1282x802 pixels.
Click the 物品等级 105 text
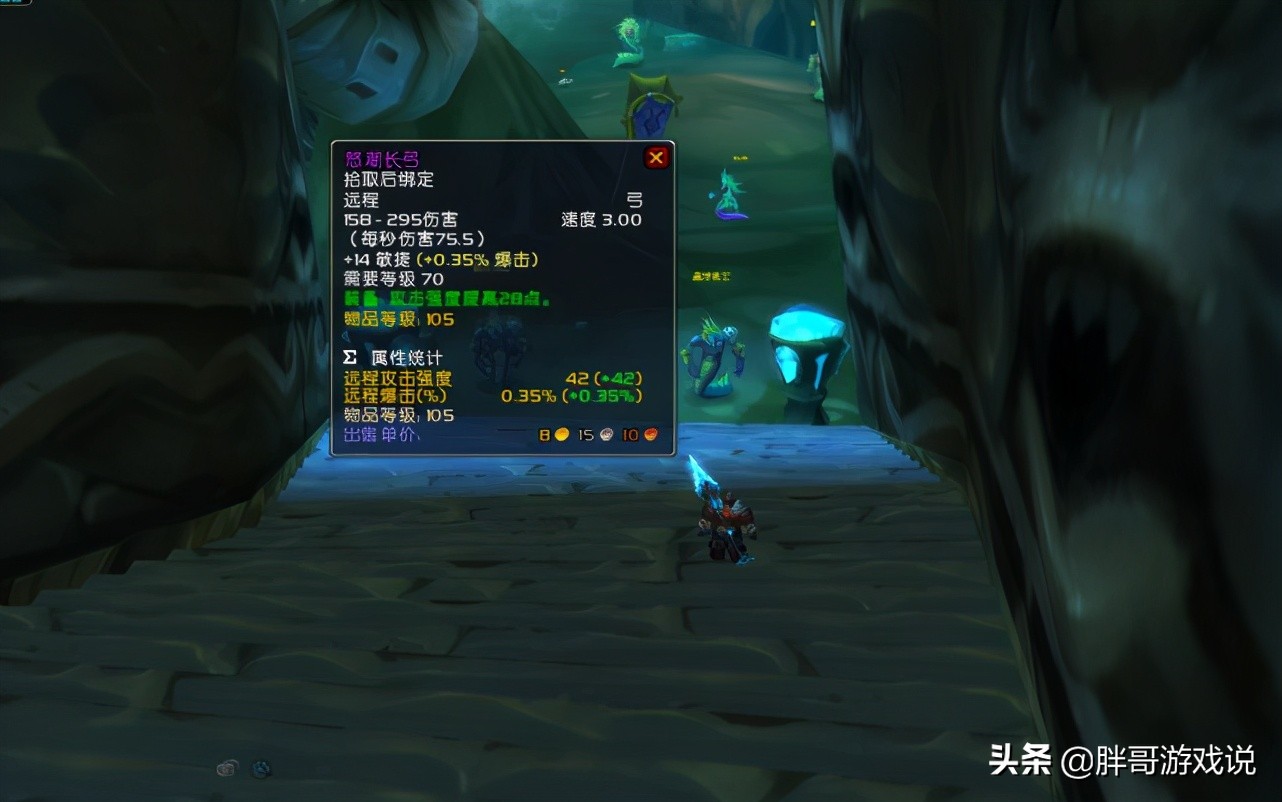400,319
